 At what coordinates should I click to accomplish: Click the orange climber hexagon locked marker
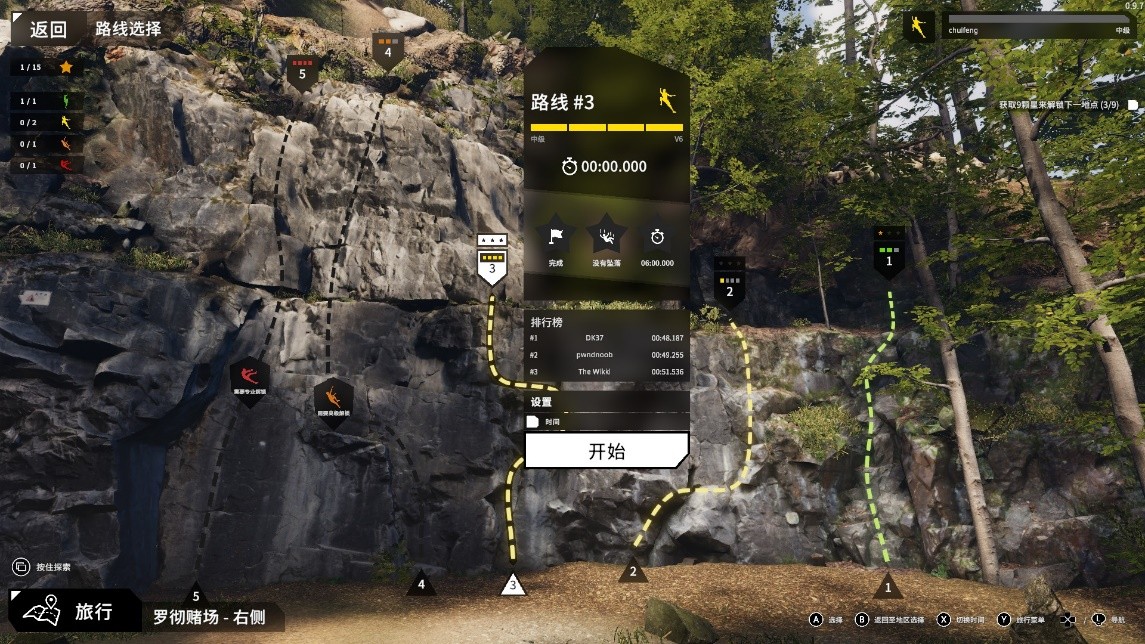(x=333, y=400)
